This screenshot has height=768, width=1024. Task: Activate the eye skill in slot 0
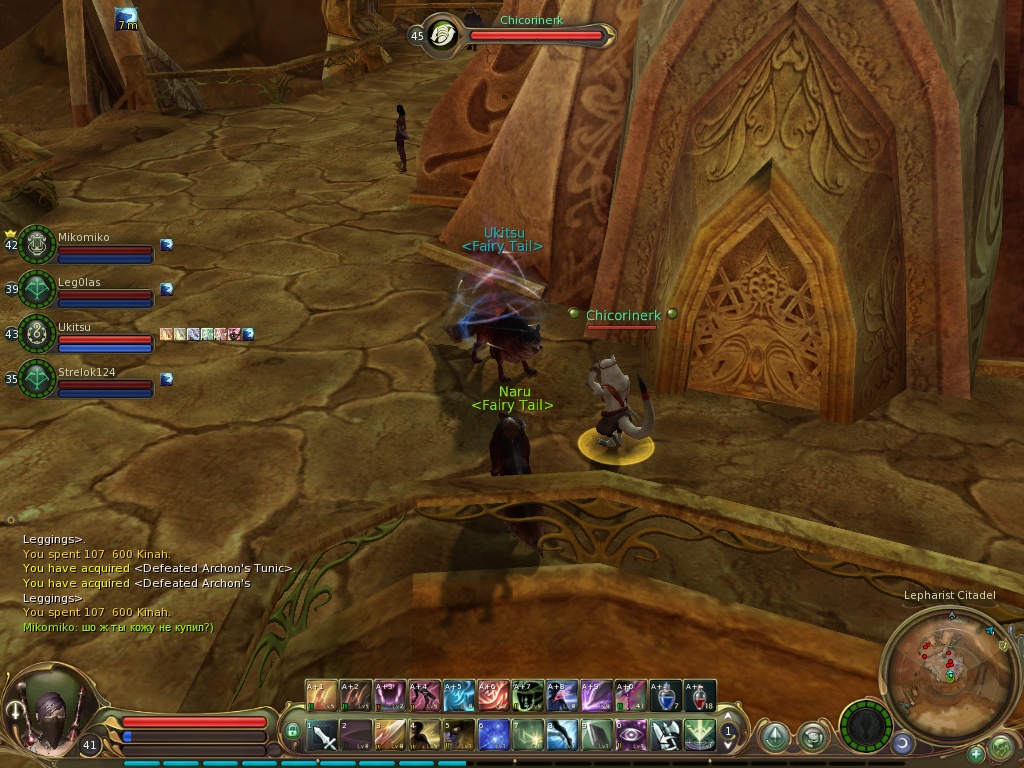[631, 736]
